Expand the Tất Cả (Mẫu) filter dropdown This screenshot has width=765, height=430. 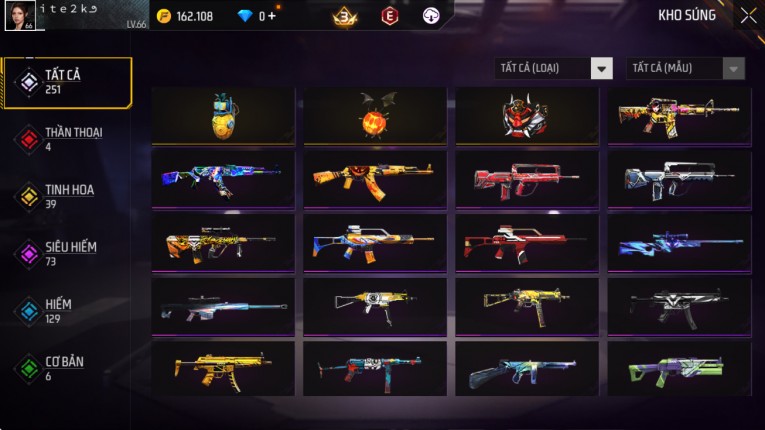coord(685,68)
